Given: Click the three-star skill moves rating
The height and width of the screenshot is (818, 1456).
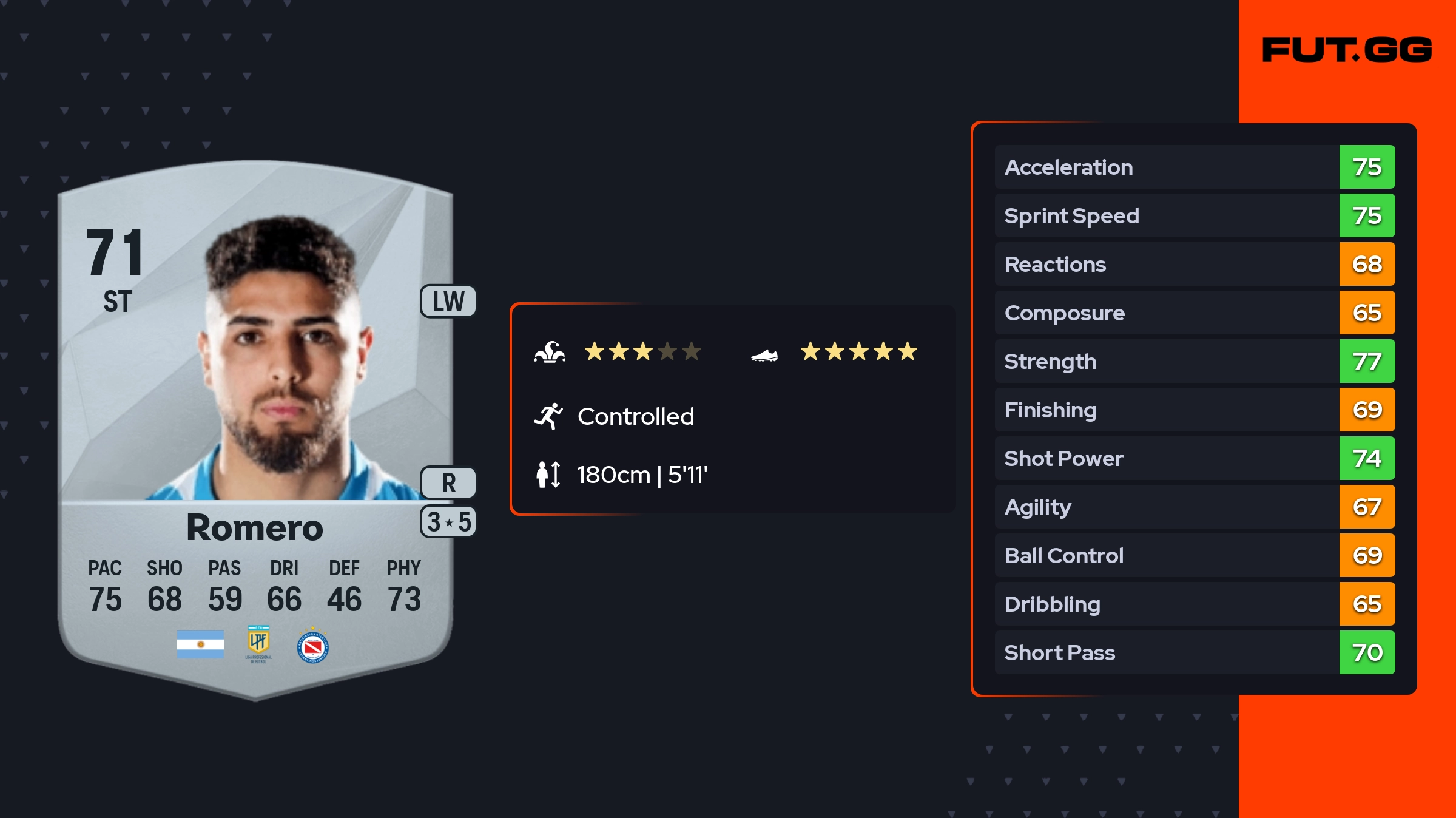Looking at the screenshot, I should [642, 351].
